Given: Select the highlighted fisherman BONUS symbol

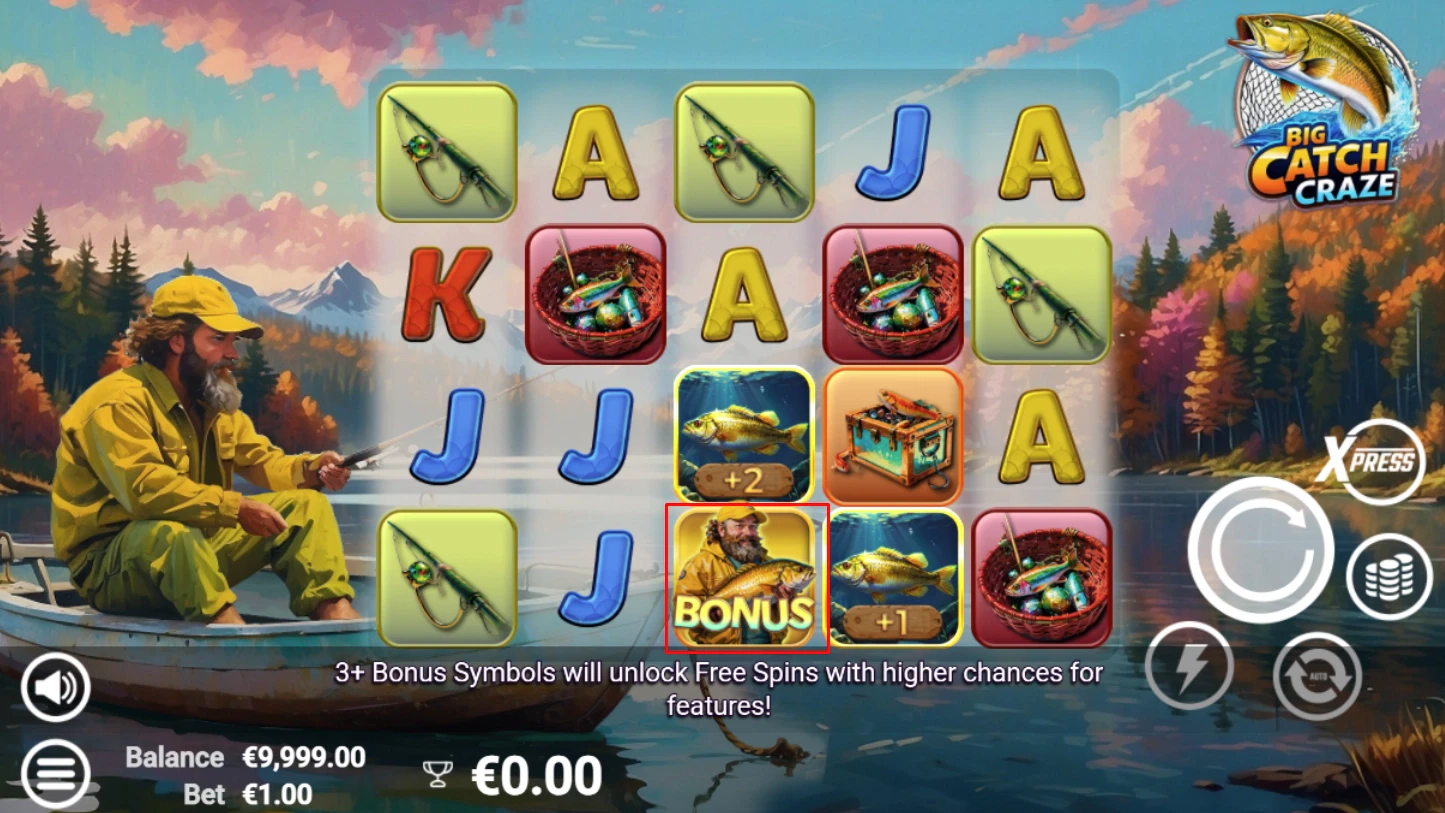Looking at the screenshot, I should point(745,577).
